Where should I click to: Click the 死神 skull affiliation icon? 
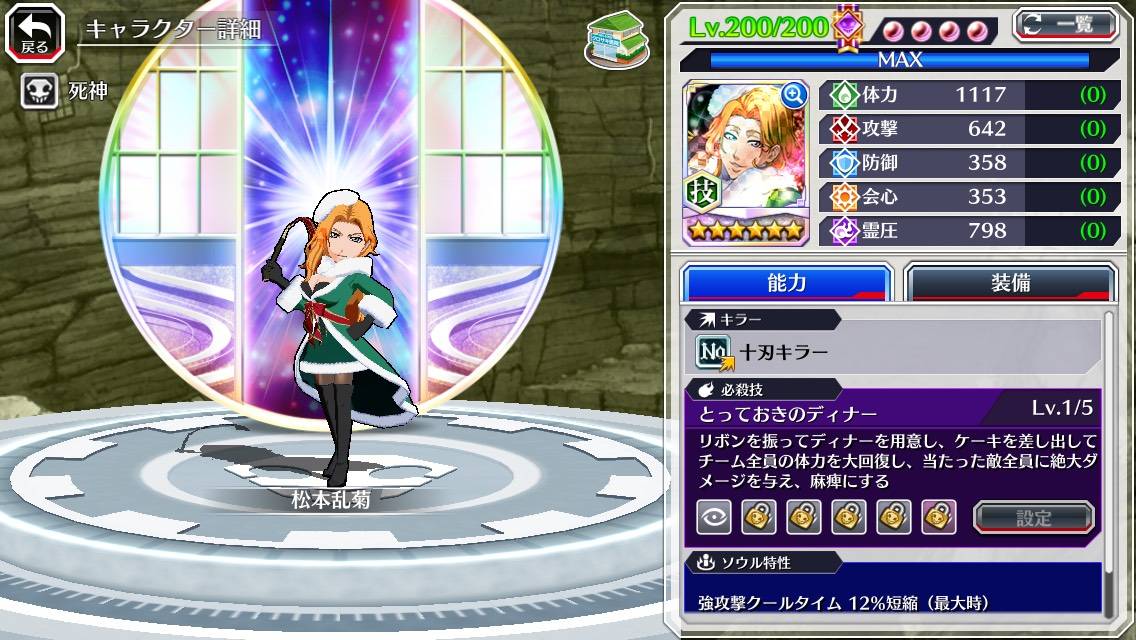pyautogui.click(x=38, y=92)
